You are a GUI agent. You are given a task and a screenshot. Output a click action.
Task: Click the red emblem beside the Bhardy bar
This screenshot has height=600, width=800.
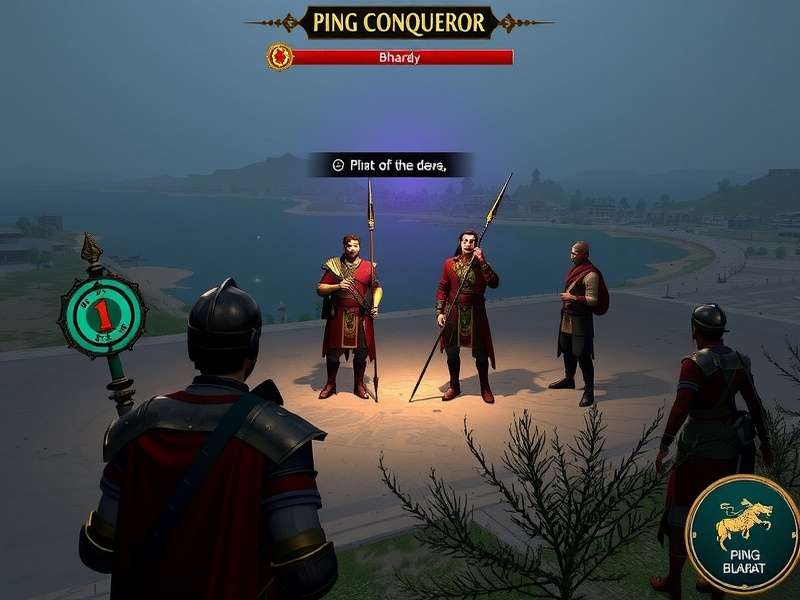pyautogui.click(x=279, y=57)
